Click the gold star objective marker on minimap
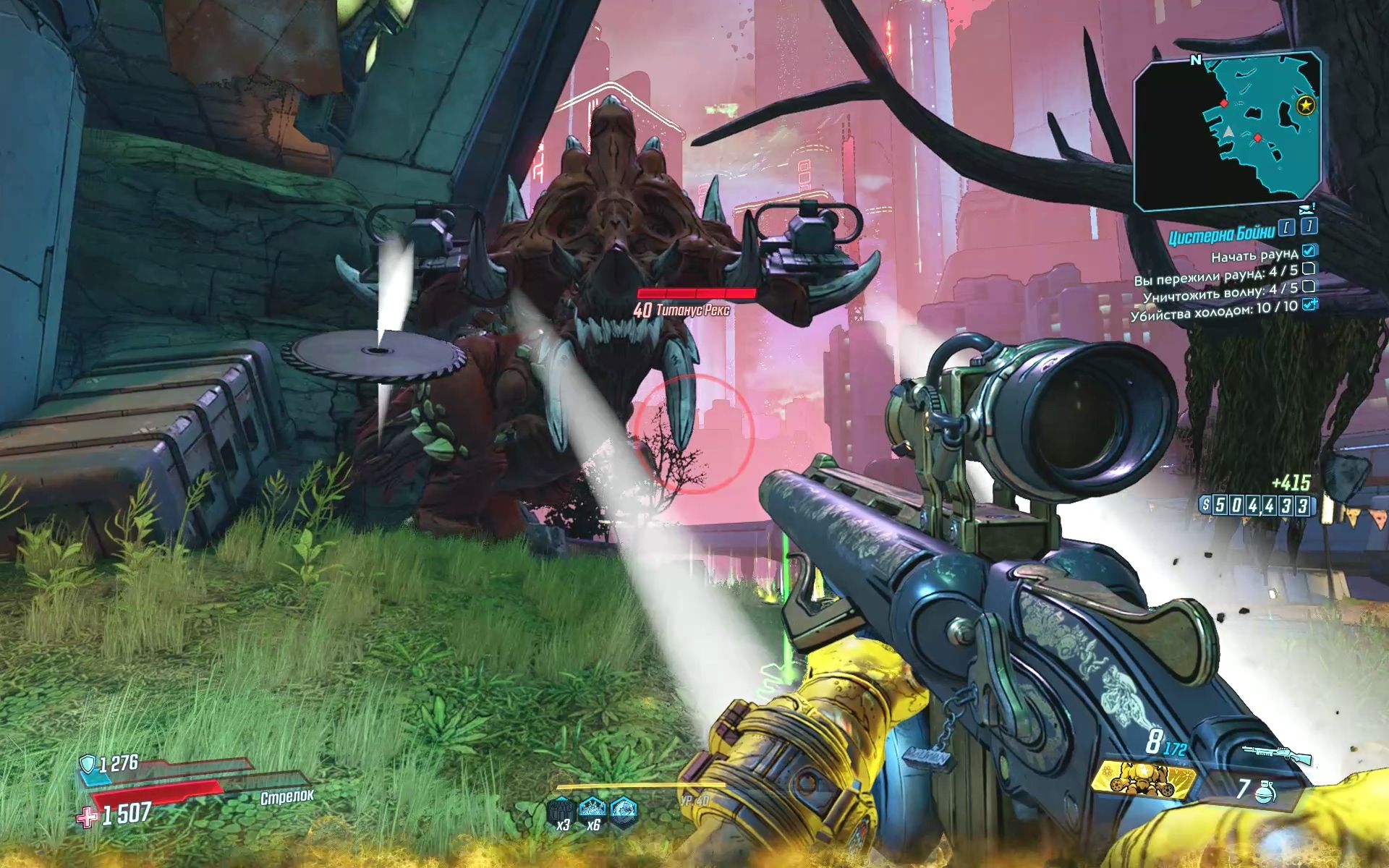Viewport: 1389px width, 868px height. pos(1305,106)
